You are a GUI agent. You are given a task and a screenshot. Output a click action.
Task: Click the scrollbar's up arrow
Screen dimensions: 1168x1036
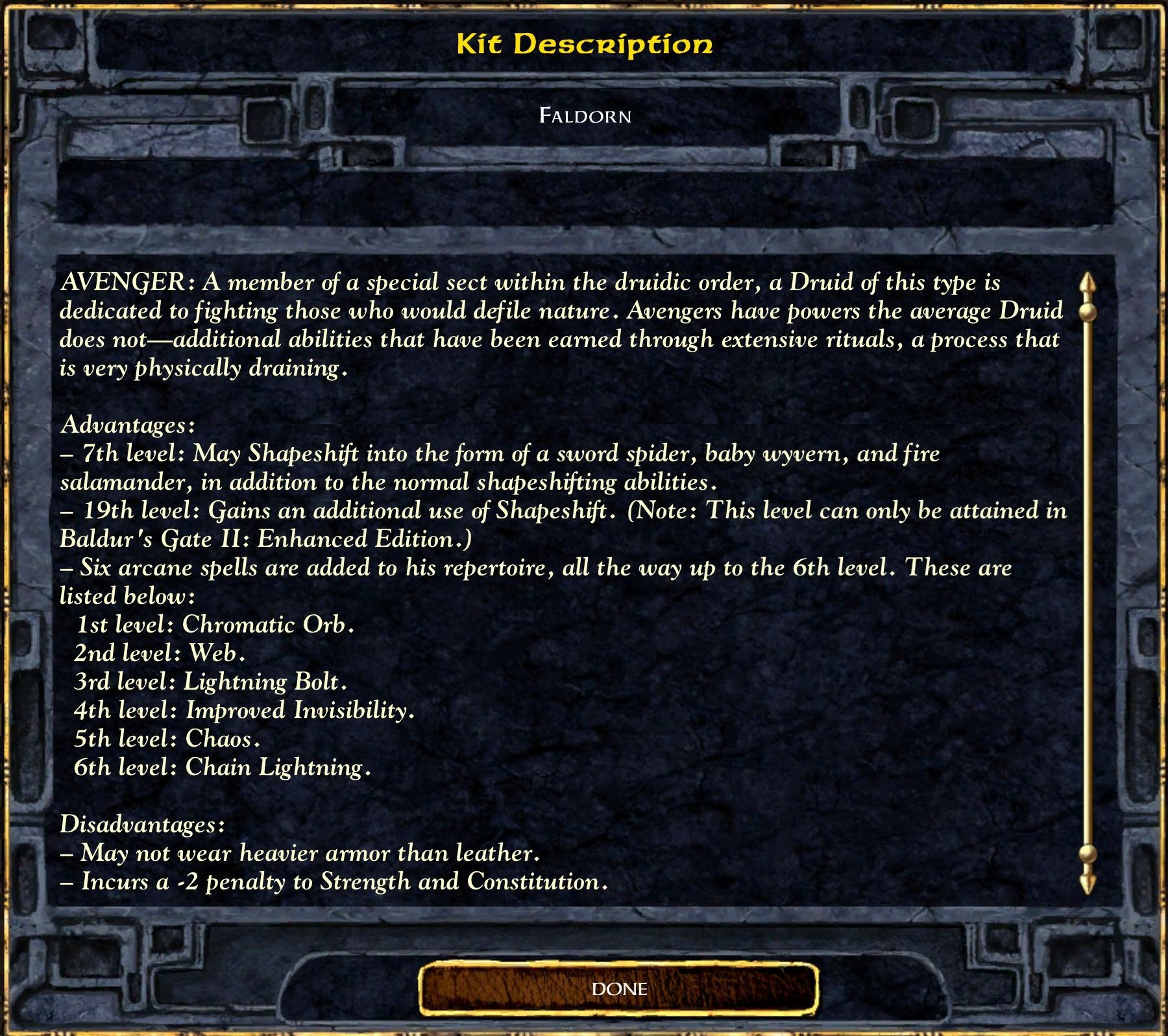point(1088,284)
